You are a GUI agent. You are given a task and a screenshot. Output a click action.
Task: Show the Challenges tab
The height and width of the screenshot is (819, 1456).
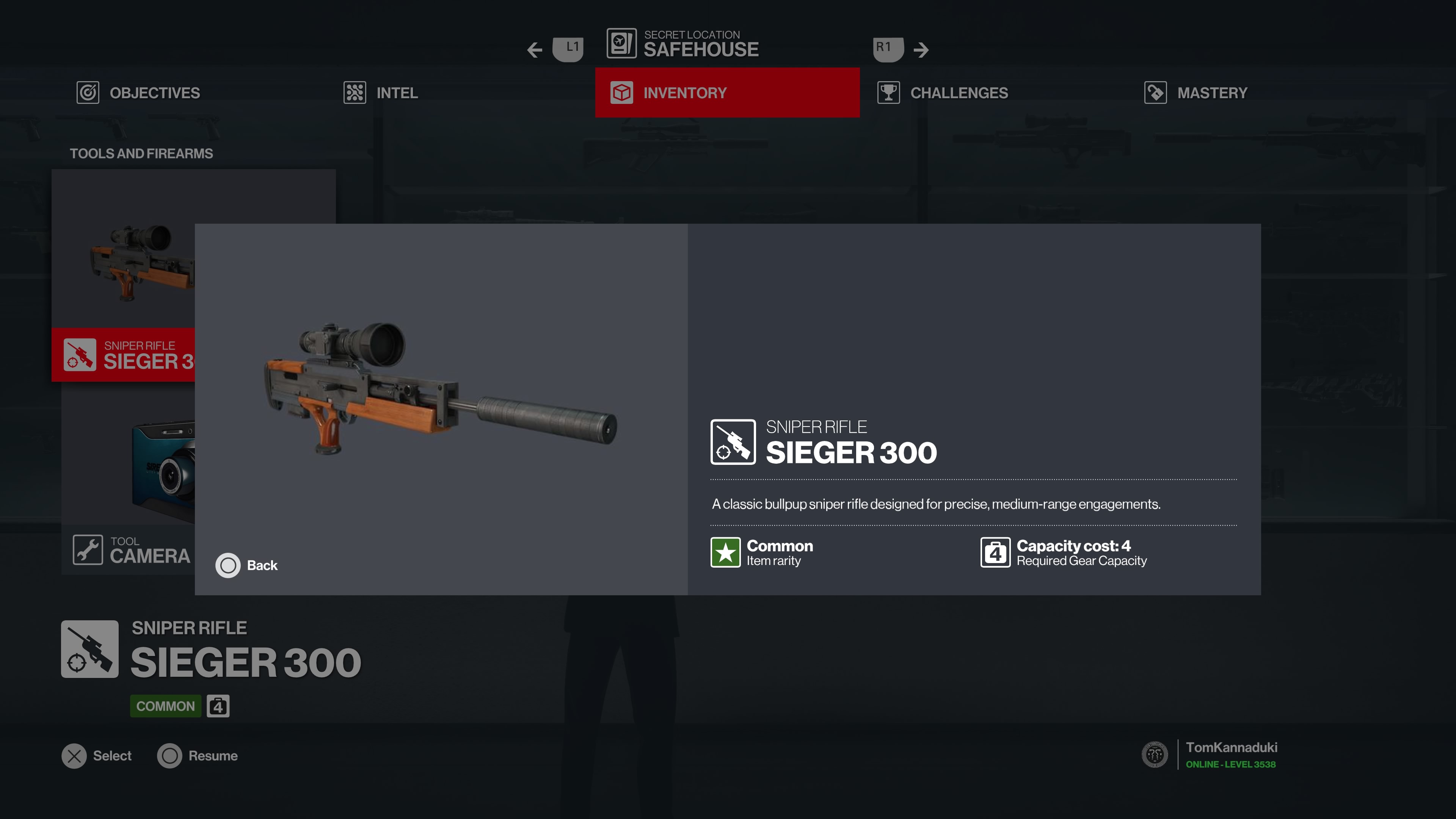tap(958, 93)
